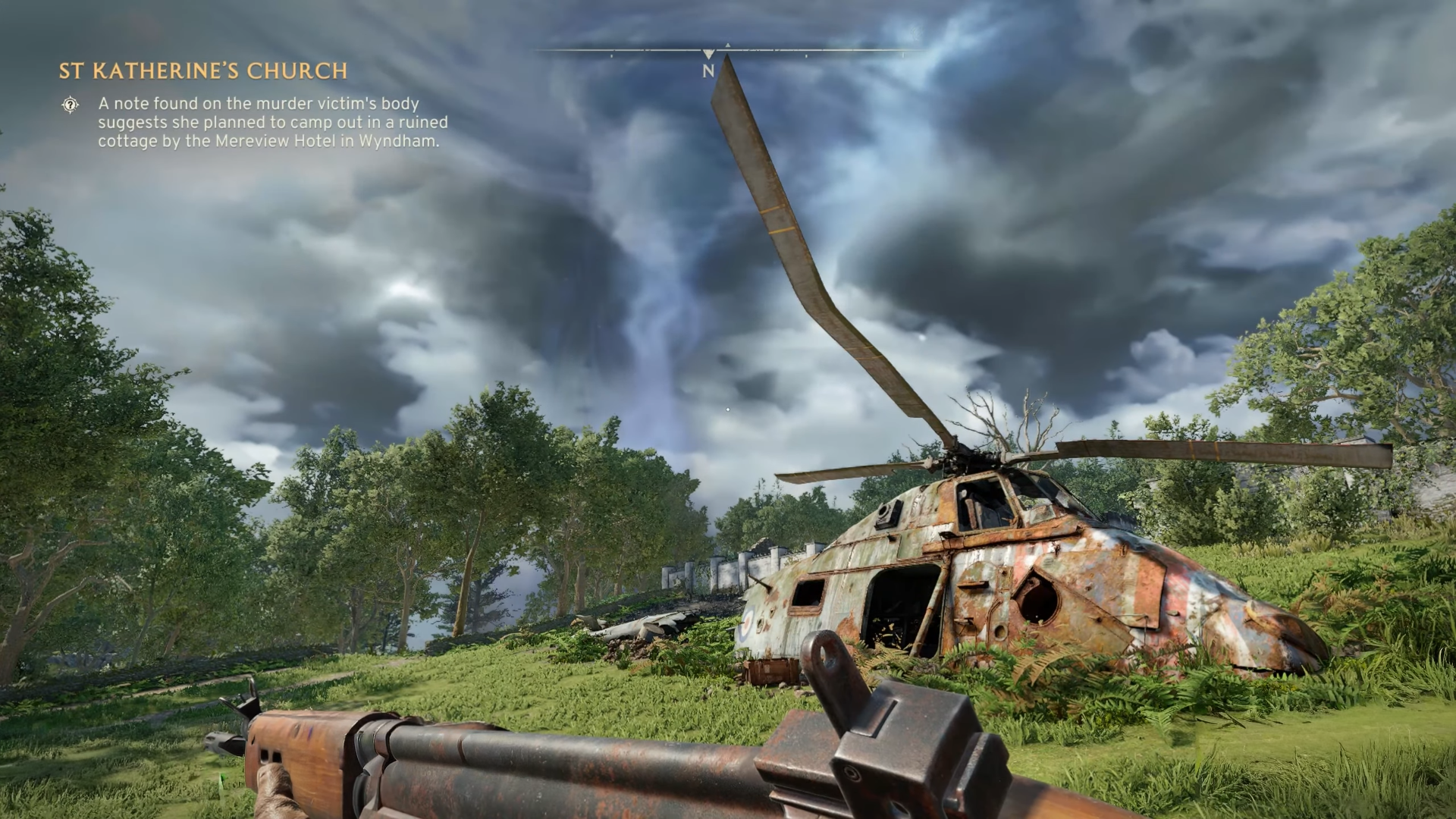The image size is (1456, 819).
Task: Click the quest objective compass-question icon
Action: pyautogui.click(x=71, y=105)
